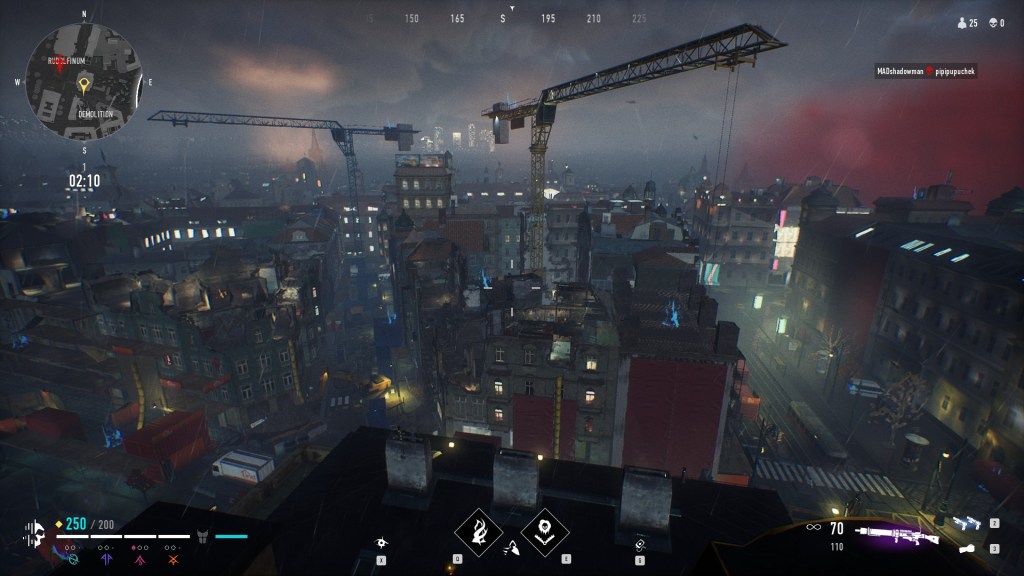Click the yellow waypoint pin on minimap
The height and width of the screenshot is (576, 1024).
pyautogui.click(x=84, y=84)
